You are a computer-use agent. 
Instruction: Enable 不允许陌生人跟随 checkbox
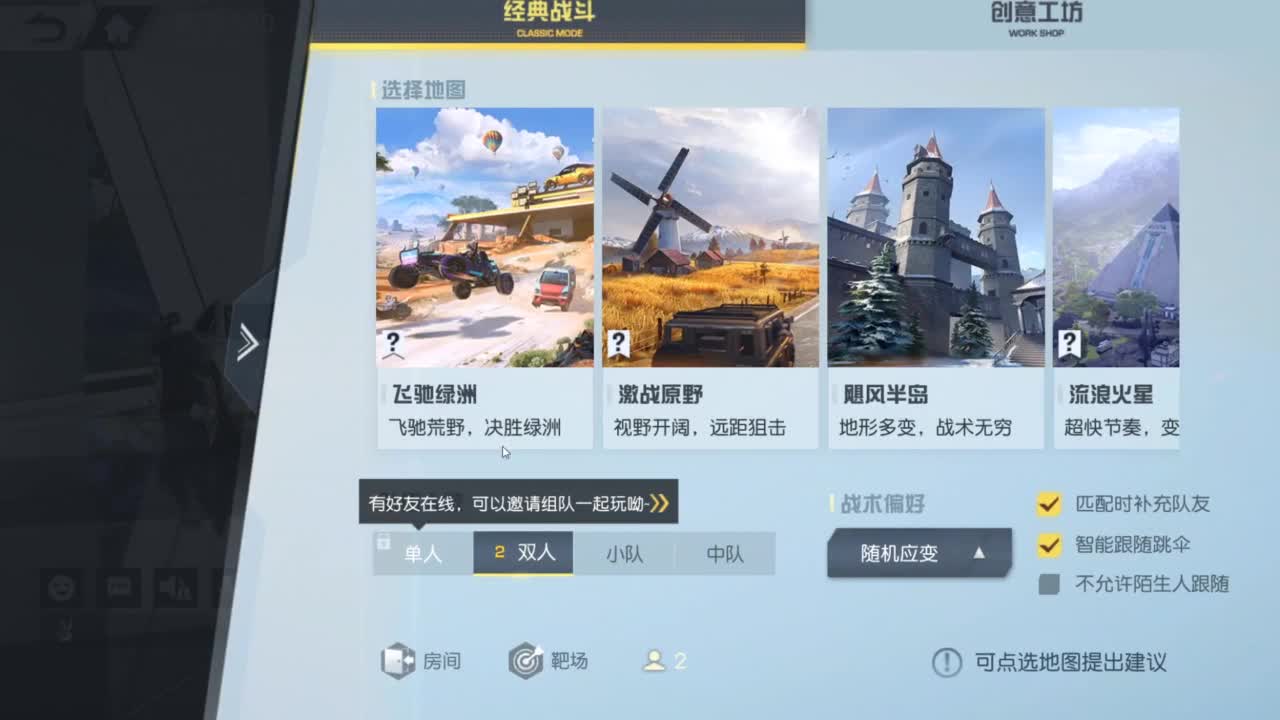(1050, 583)
